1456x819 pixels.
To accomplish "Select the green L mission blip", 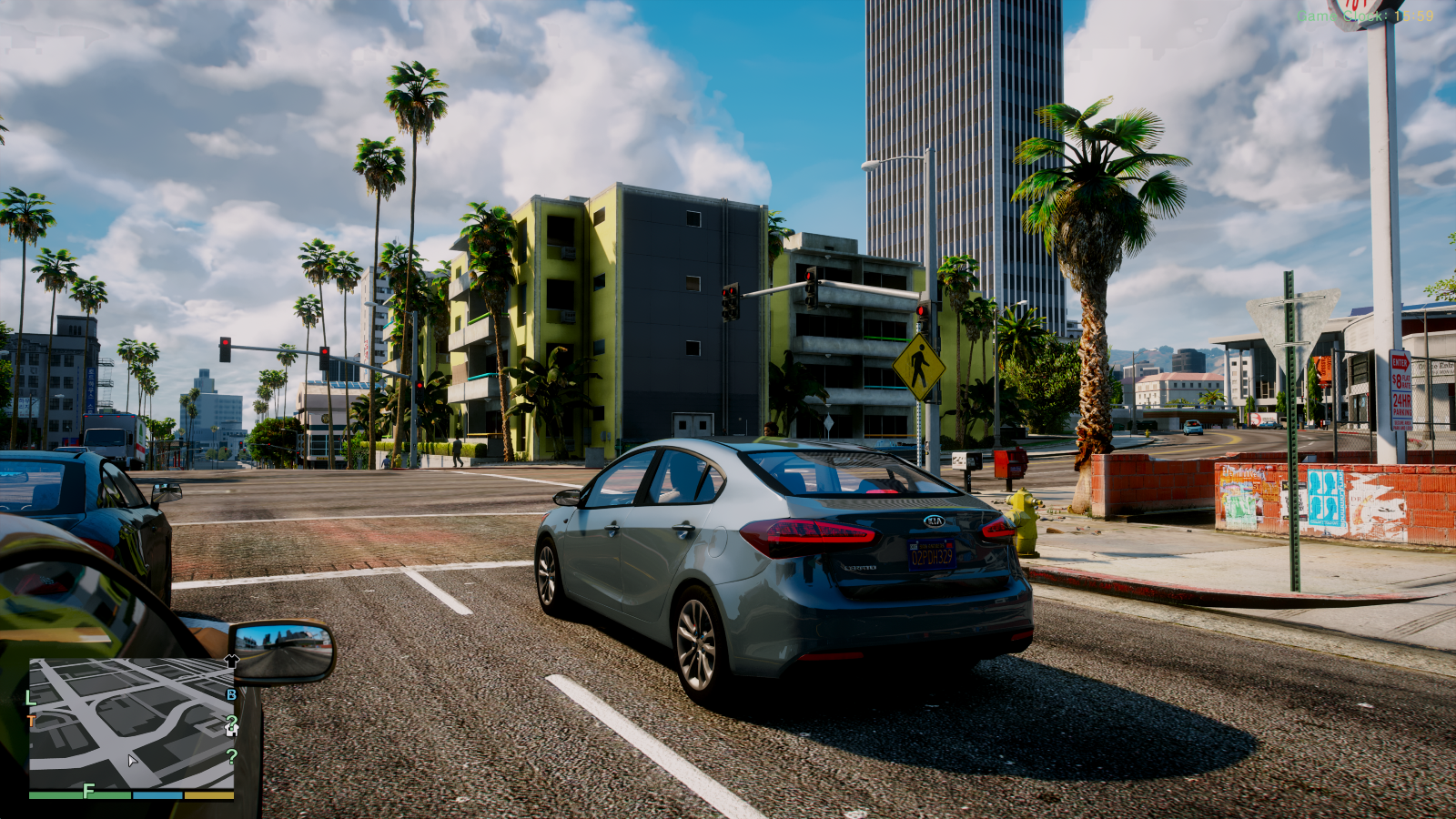I will click(x=30, y=698).
